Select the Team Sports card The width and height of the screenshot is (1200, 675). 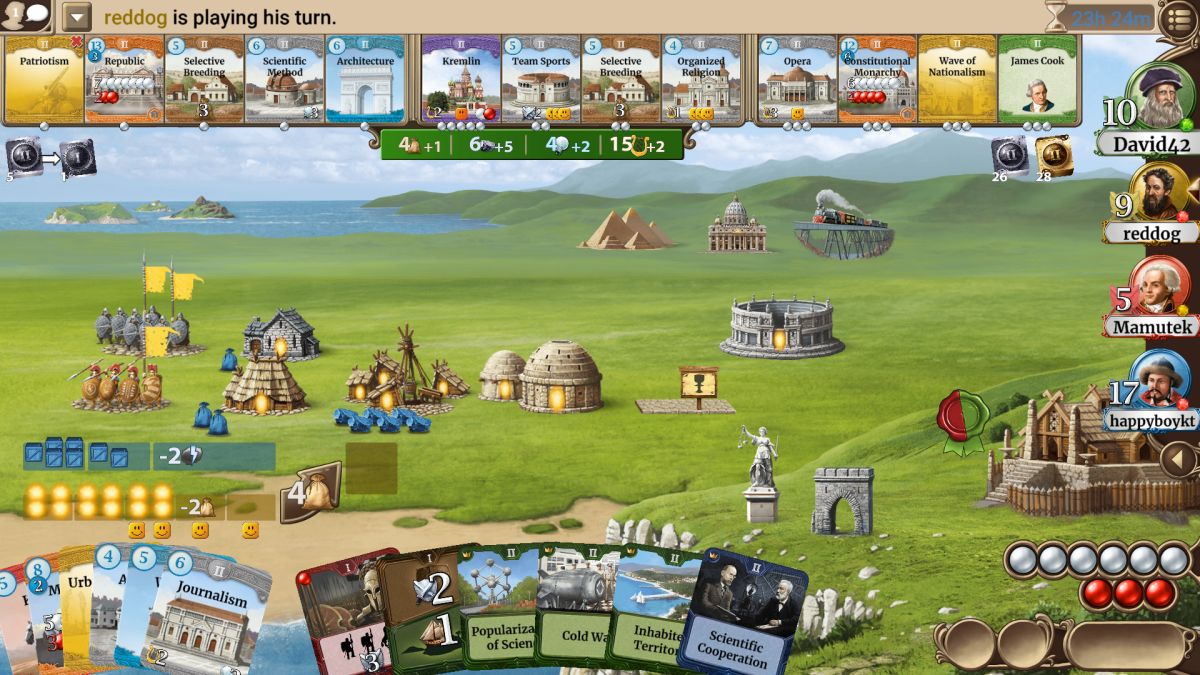coord(541,80)
